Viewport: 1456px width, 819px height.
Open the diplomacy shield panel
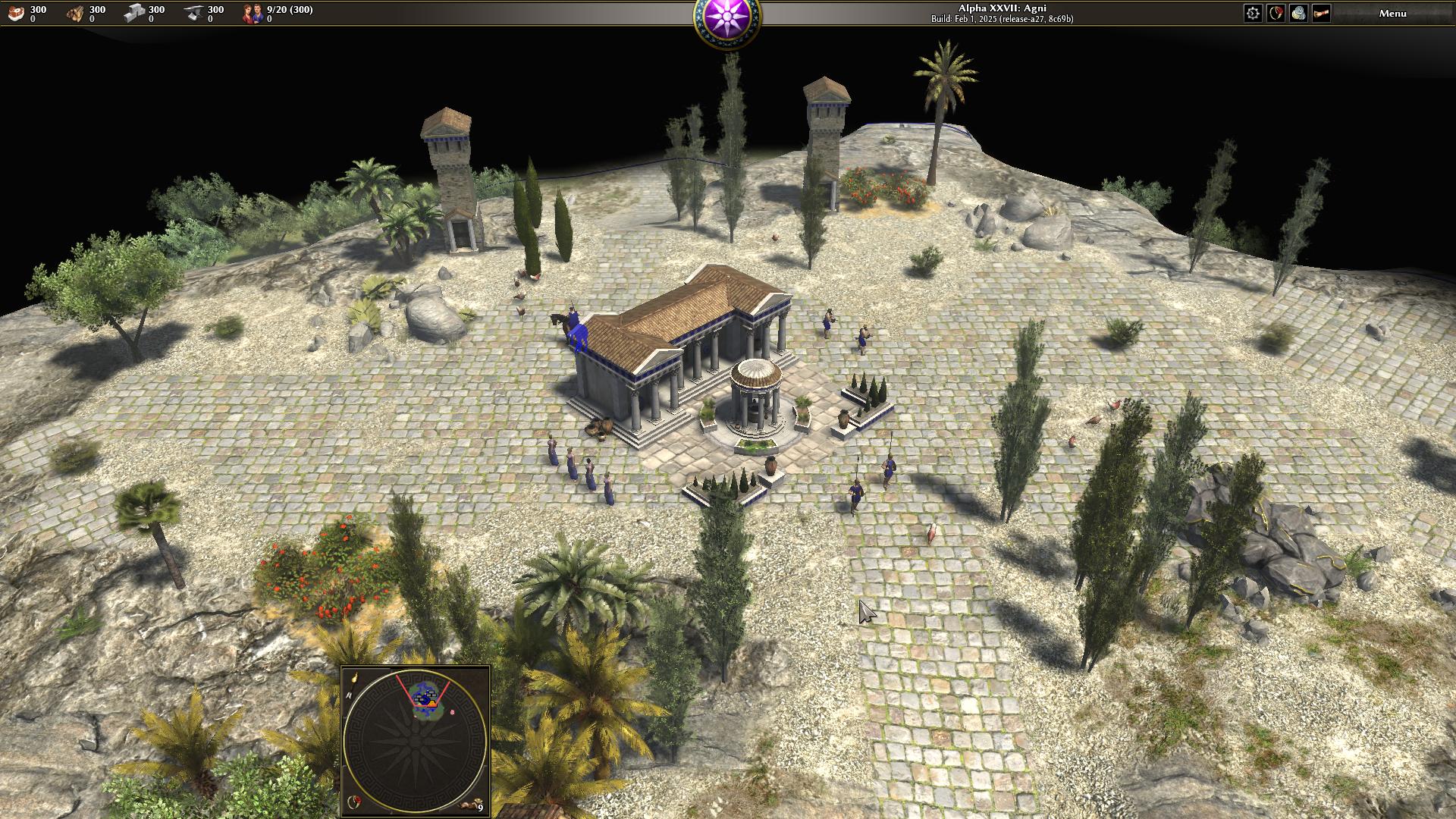1276,13
